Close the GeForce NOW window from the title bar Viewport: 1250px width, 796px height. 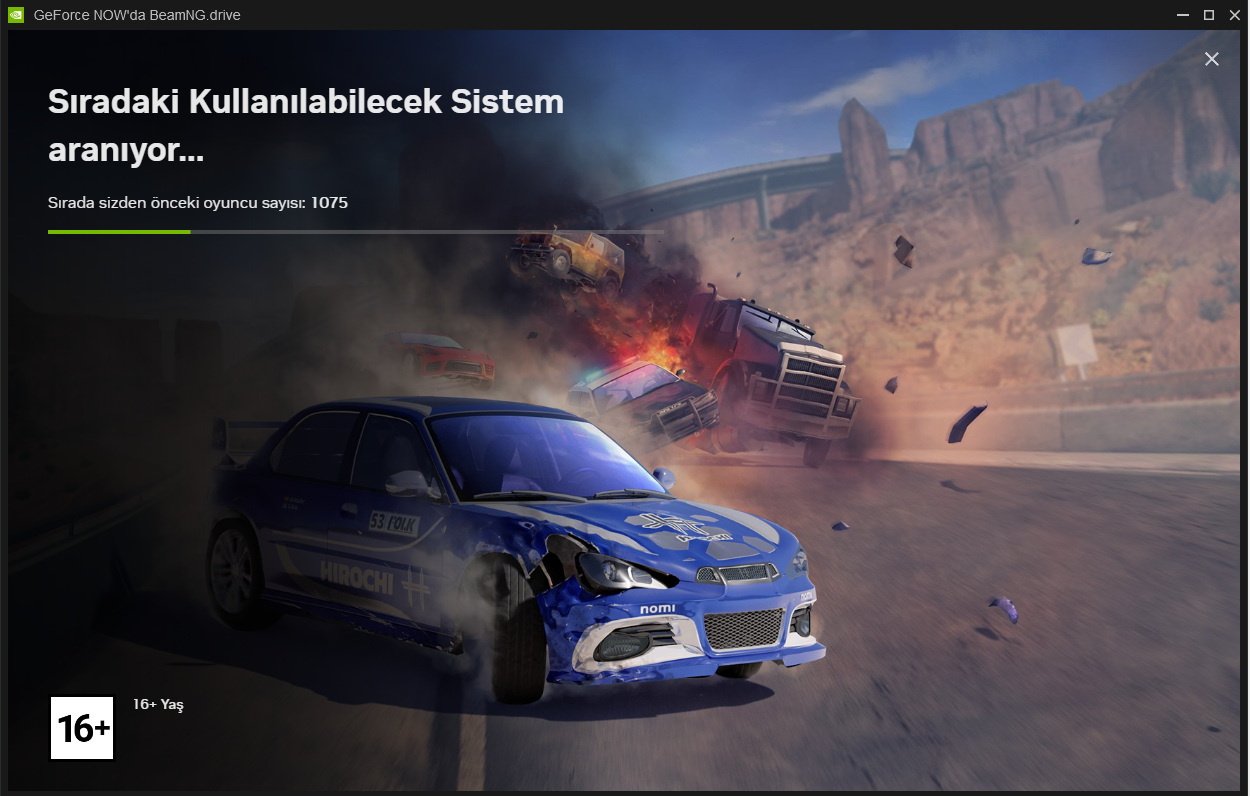tap(1234, 15)
